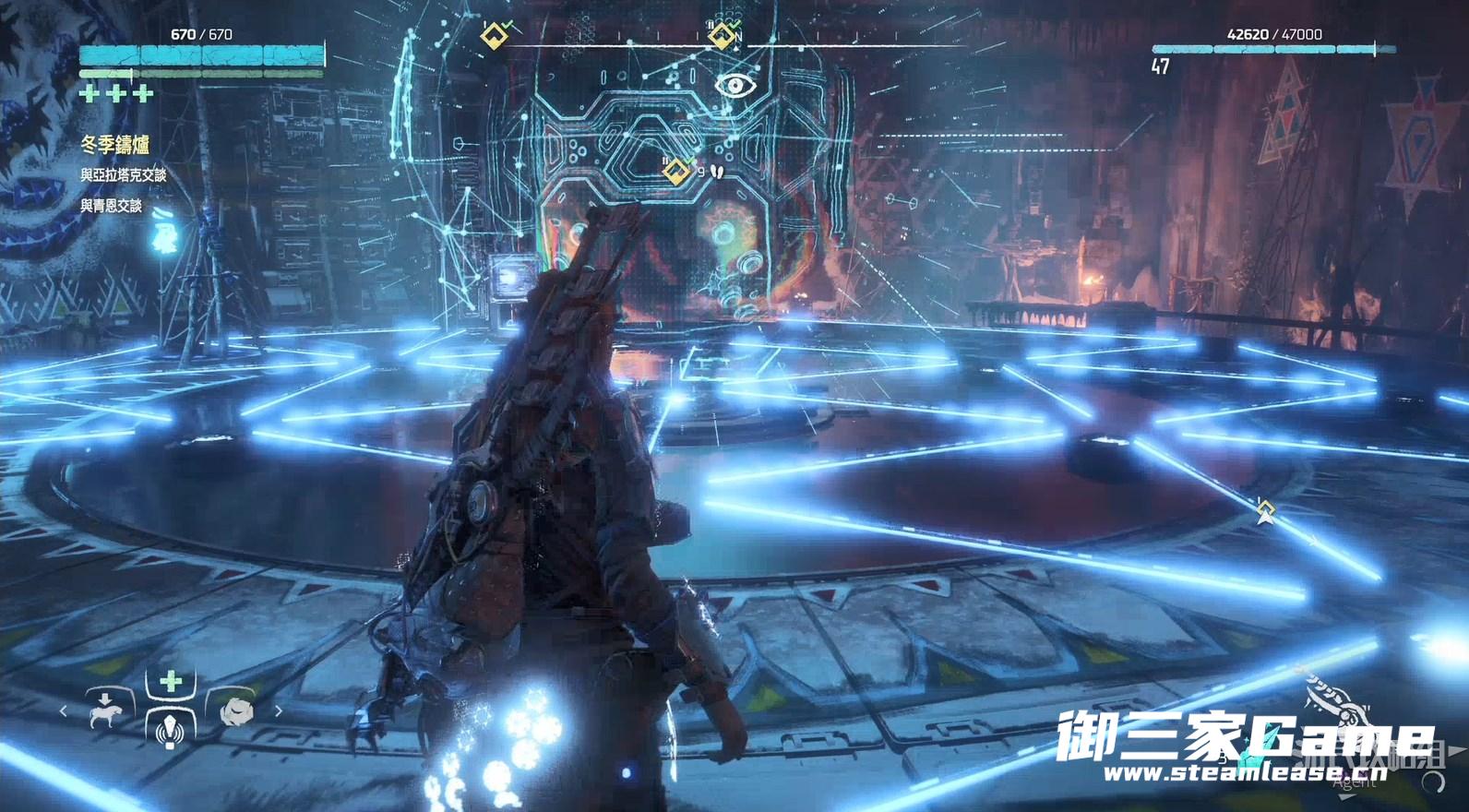Click the compass quest marker beside the N

pyautogui.click(x=721, y=36)
